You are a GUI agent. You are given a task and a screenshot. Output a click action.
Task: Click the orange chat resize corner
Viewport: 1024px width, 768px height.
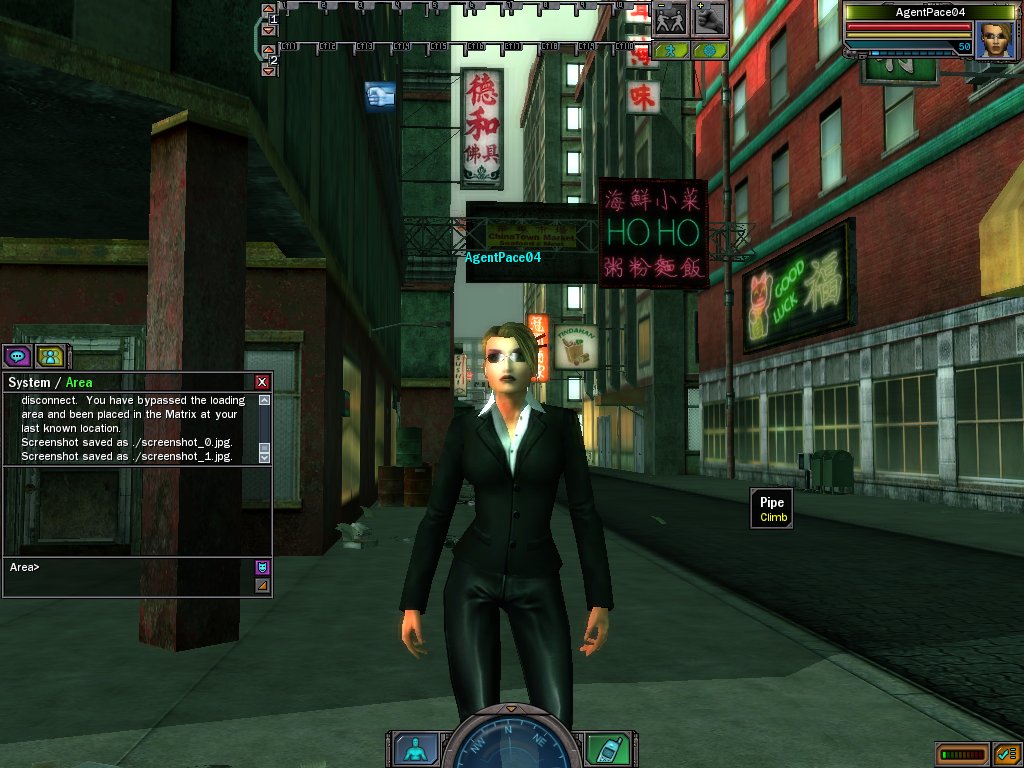[x=262, y=585]
